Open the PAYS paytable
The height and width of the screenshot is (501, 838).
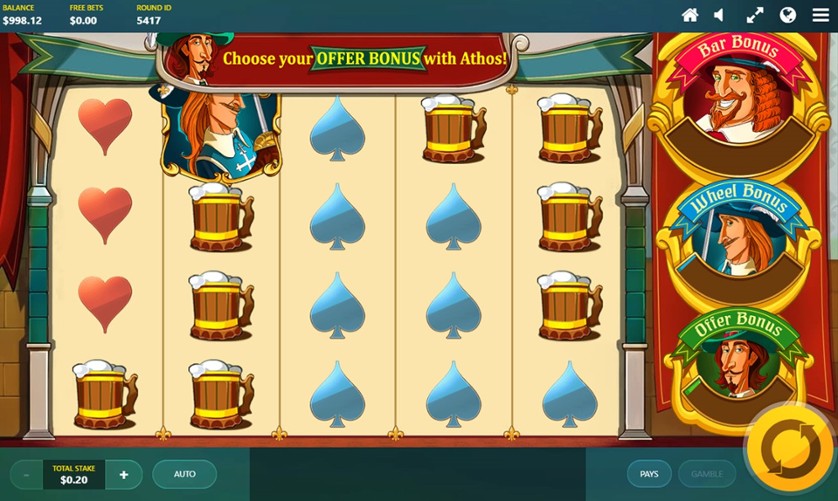(649, 474)
